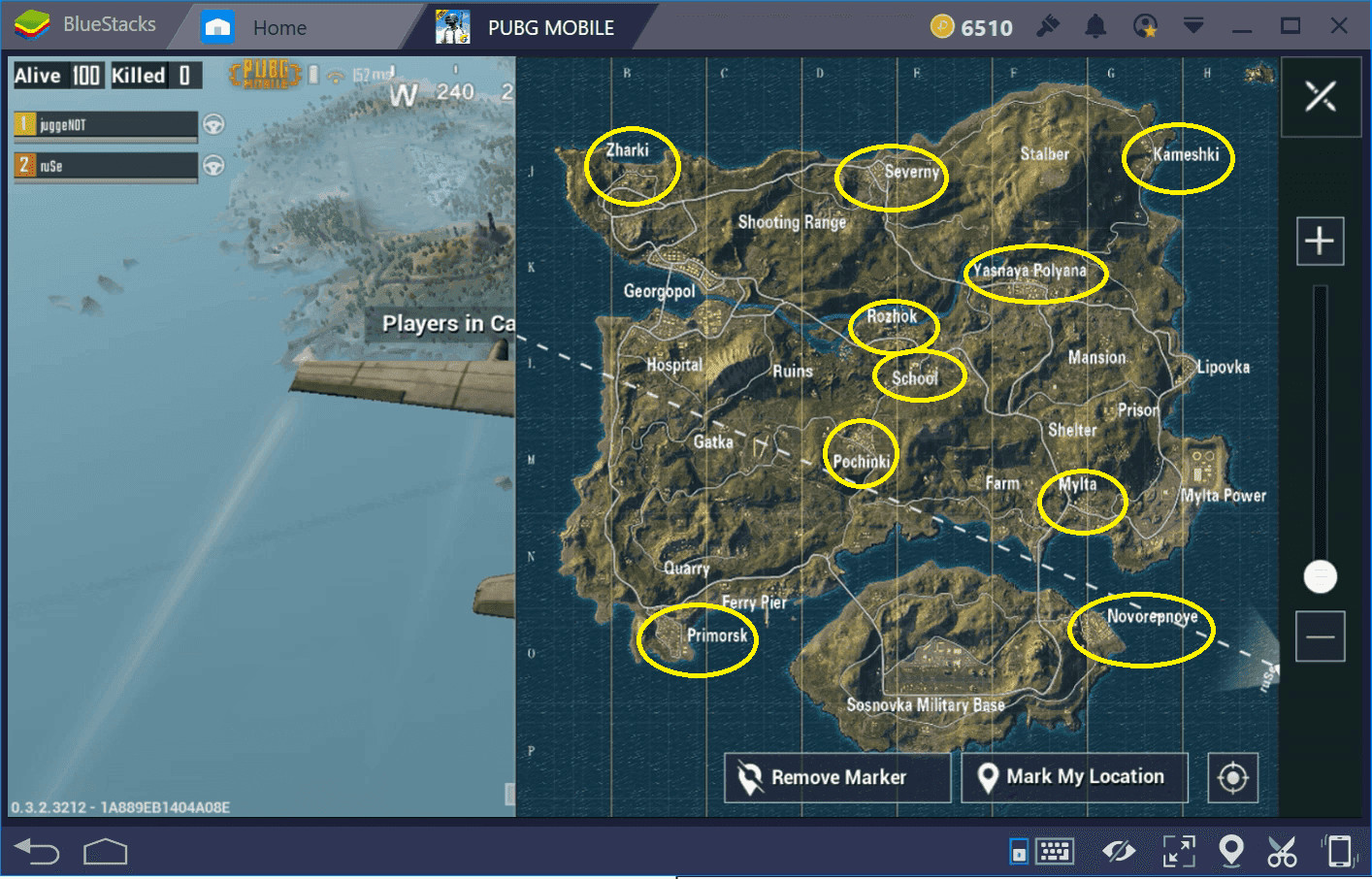
Task: Click the zoom slider handle
Action: (x=1321, y=576)
